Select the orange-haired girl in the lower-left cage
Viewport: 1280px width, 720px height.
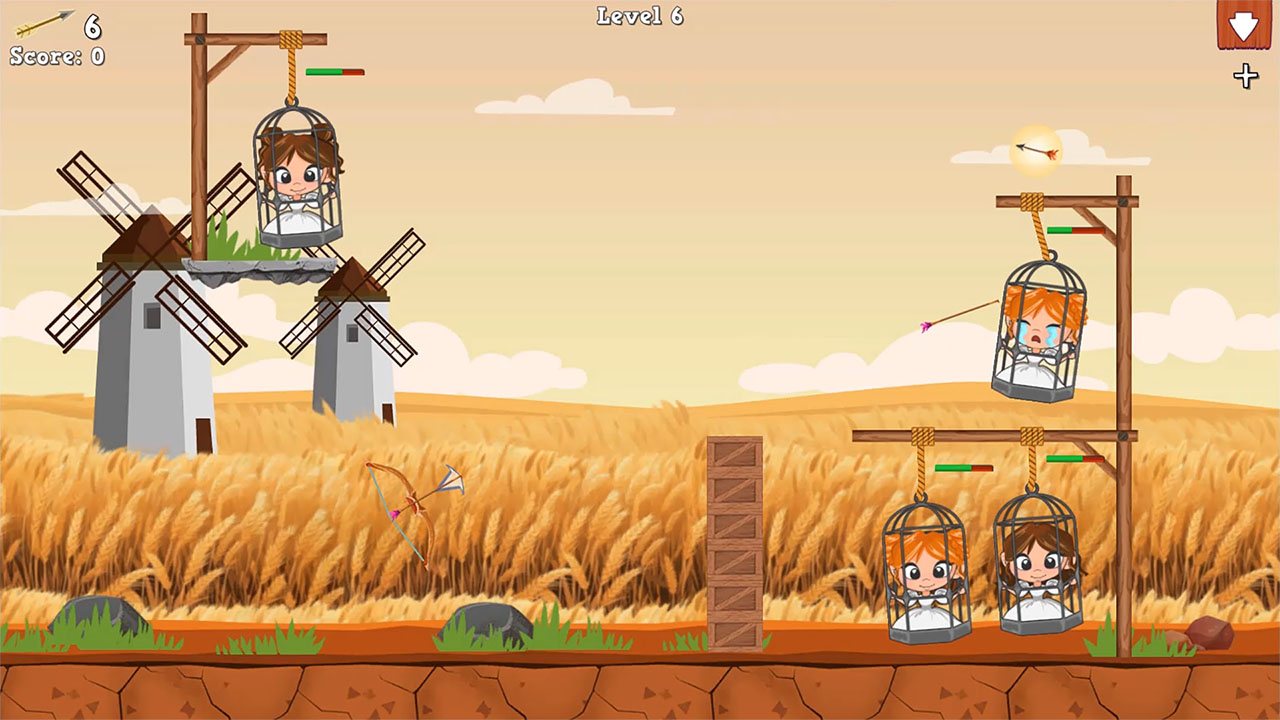pyautogui.click(x=924, y=575)
